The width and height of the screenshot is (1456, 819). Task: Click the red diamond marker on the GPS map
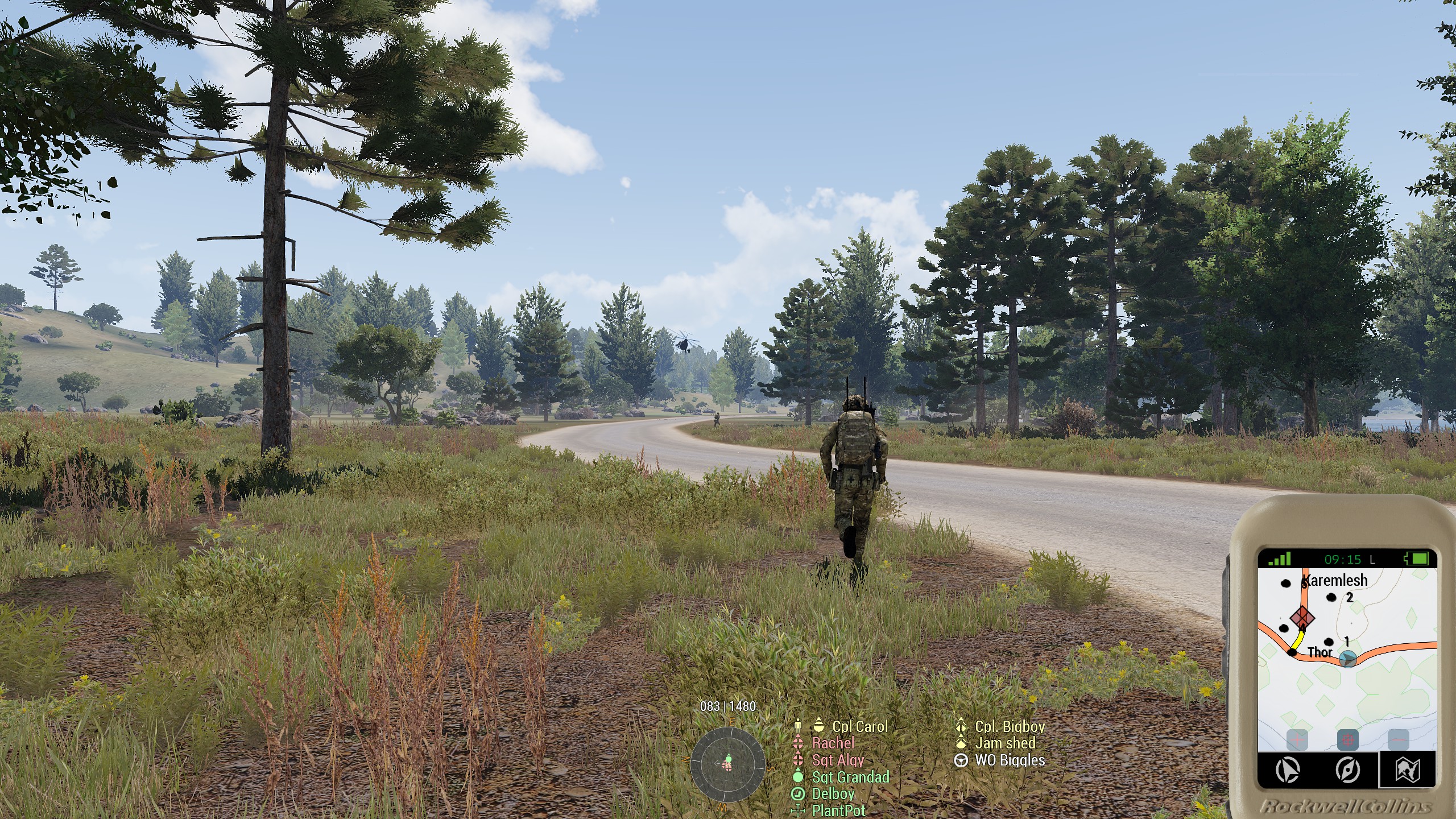coord(1302,617)
